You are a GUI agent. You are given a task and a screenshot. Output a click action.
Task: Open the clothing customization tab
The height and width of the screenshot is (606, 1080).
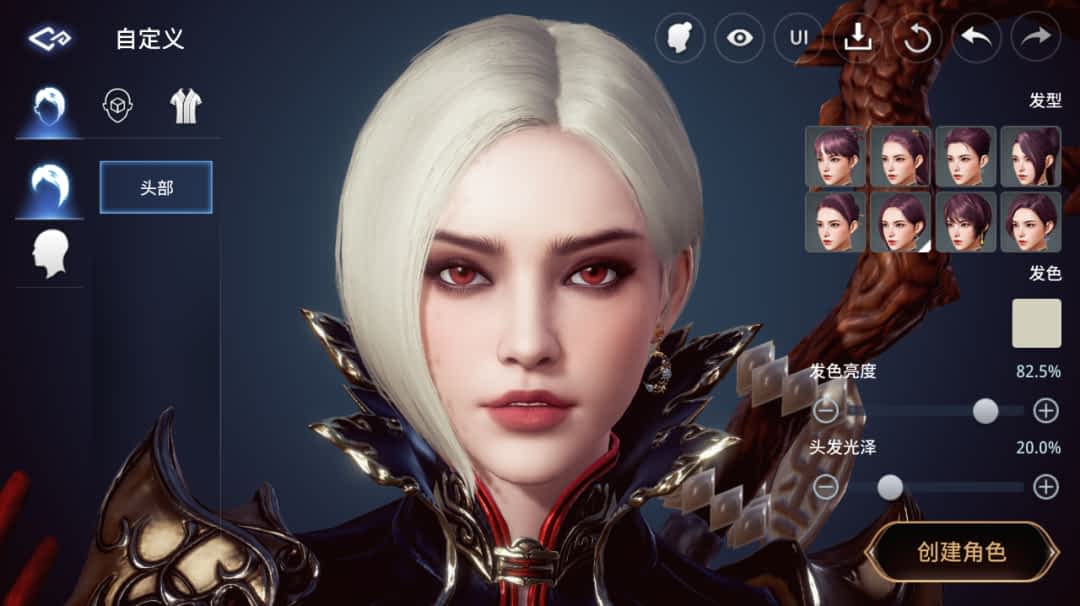[x=186, y=105]
